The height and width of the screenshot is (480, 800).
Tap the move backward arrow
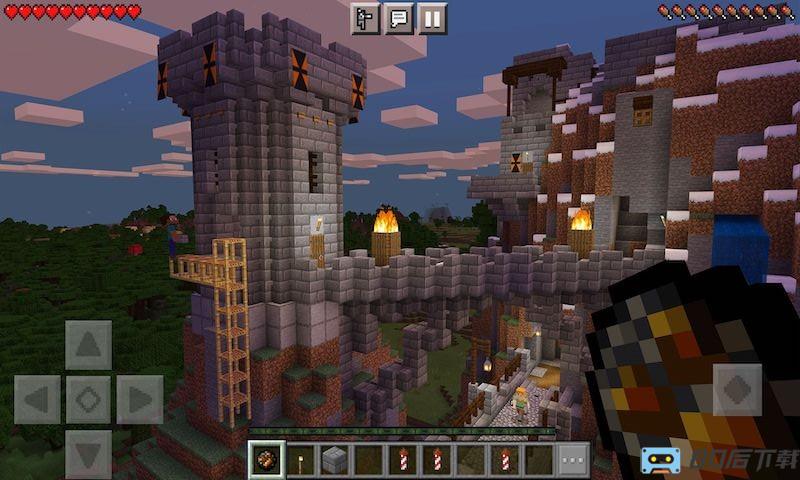coord(88,453)
